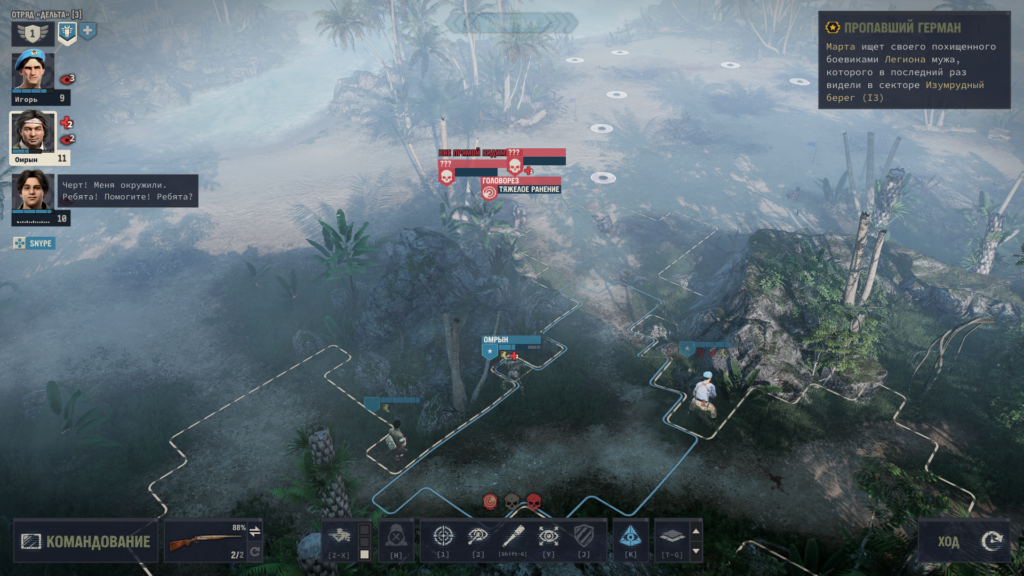Perform the knife melee attack
1024x576 pixels.
click(x=513, y=537)
